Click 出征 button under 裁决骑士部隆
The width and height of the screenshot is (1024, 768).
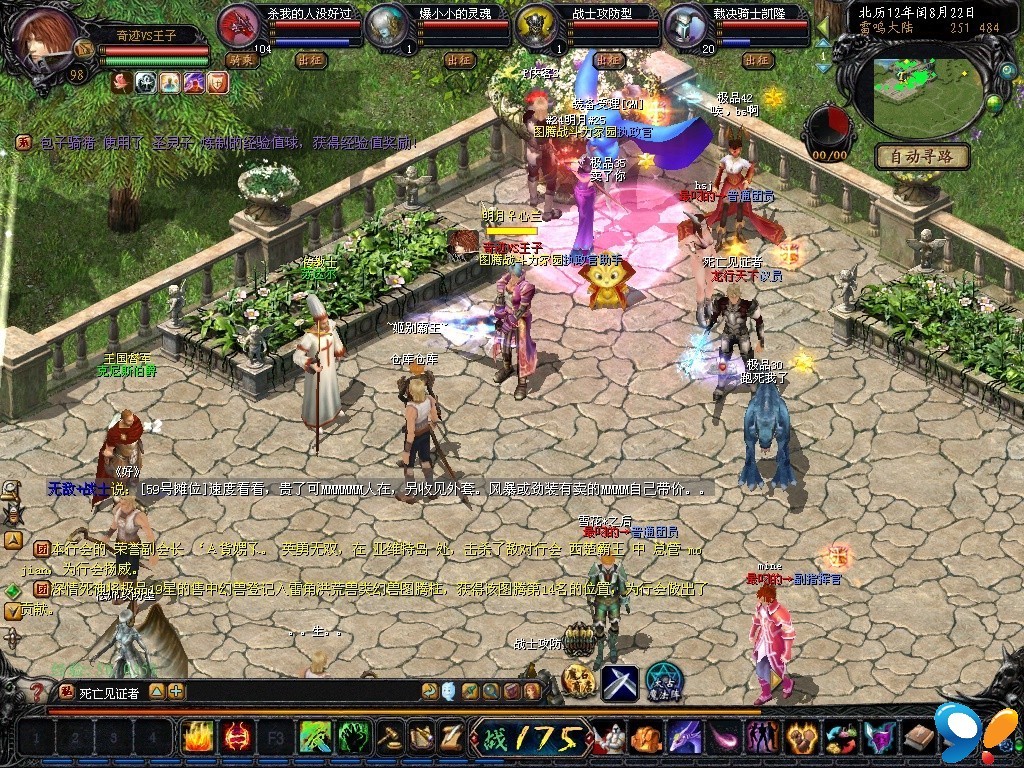[x=757, y=60]
